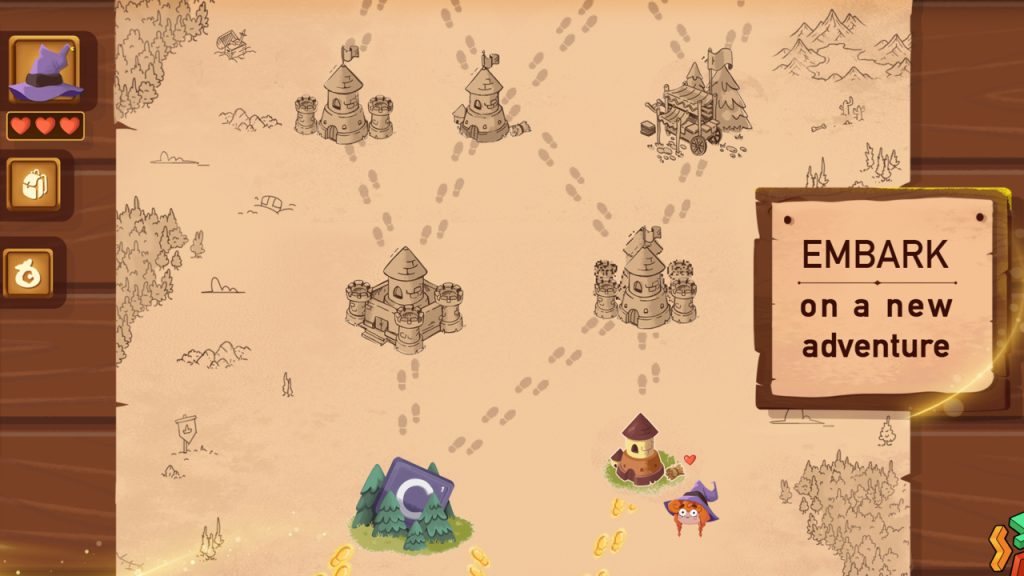Enter the colored tower level node
The image size is (1024, 576).
click(x=638, y=452)
